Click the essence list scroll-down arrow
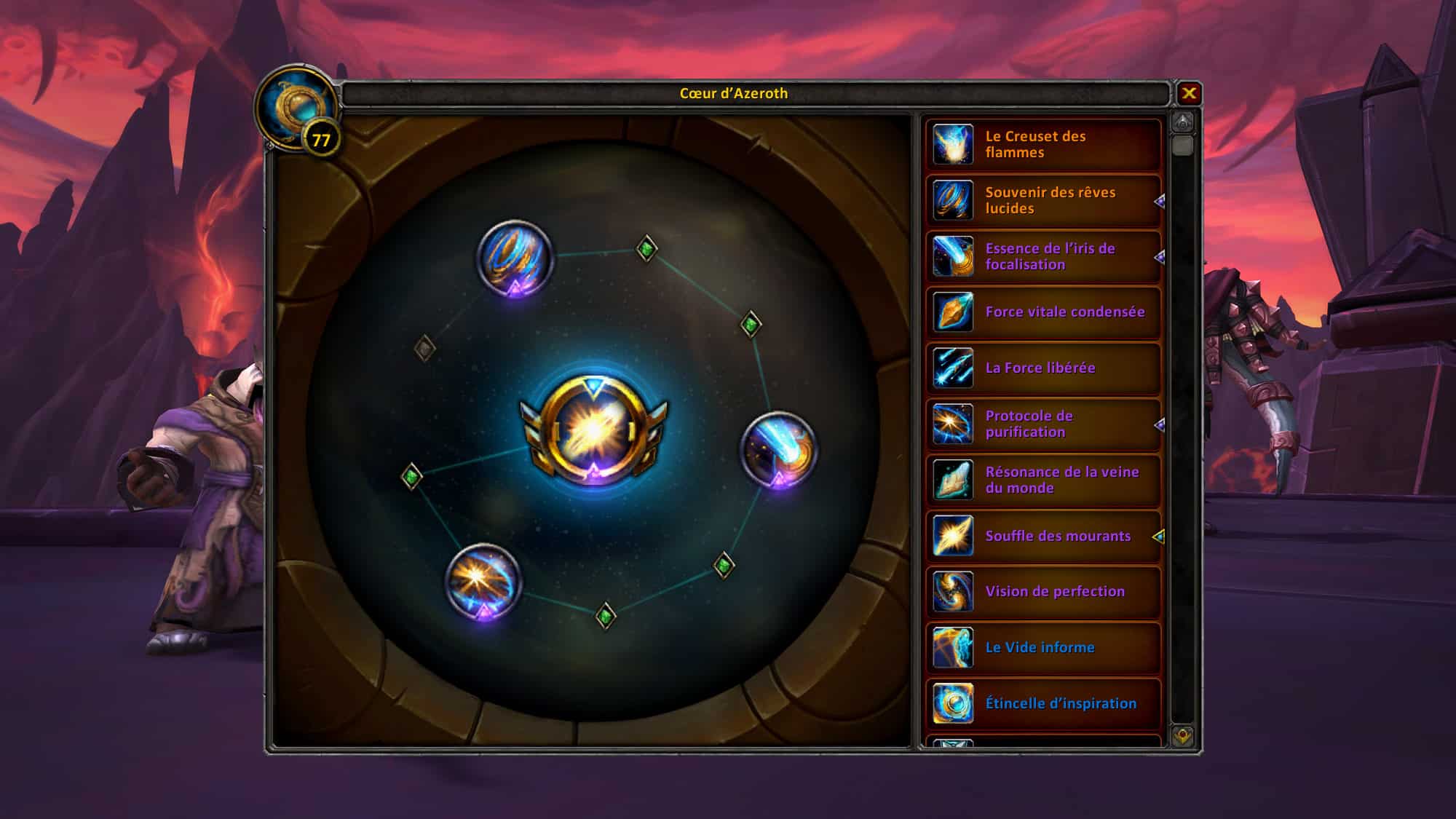This screenshot has width=1456, height=819. 1183,735
